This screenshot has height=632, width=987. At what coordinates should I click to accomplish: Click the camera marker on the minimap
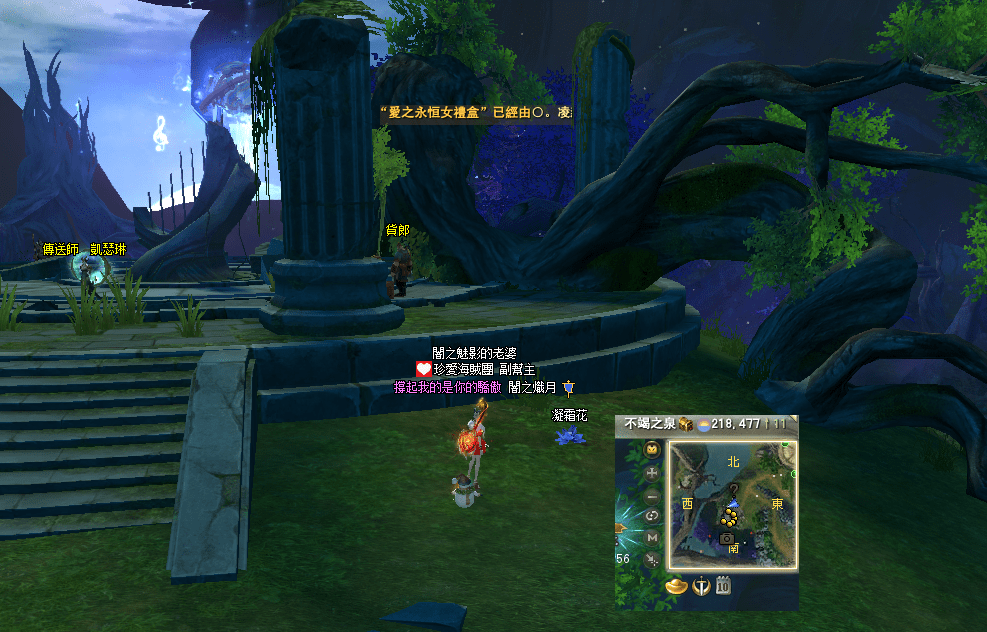pyautogui.click(x=727, y=538)
